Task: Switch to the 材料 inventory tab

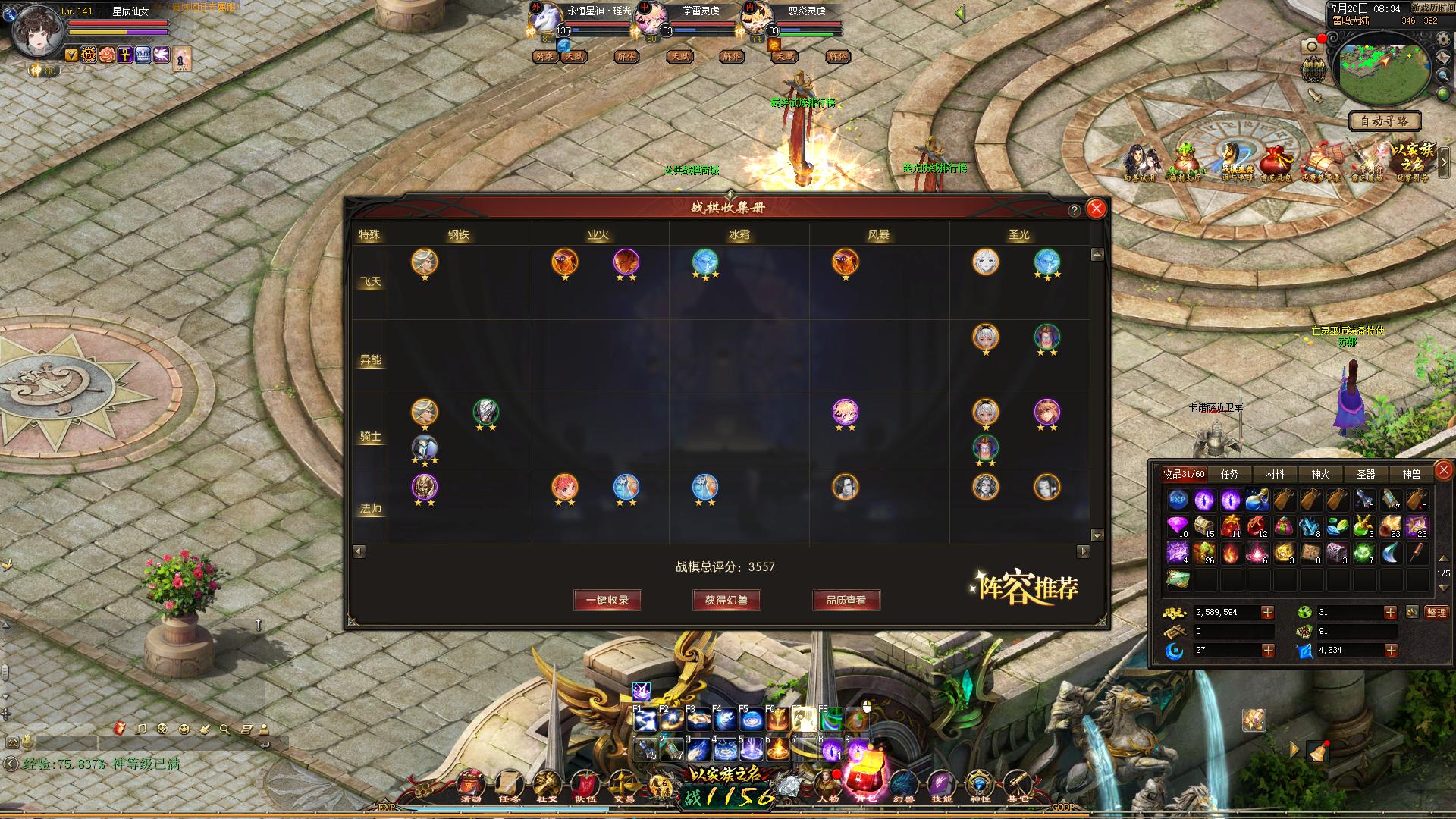Action: pyautogui.click(x=1275, y=474)
